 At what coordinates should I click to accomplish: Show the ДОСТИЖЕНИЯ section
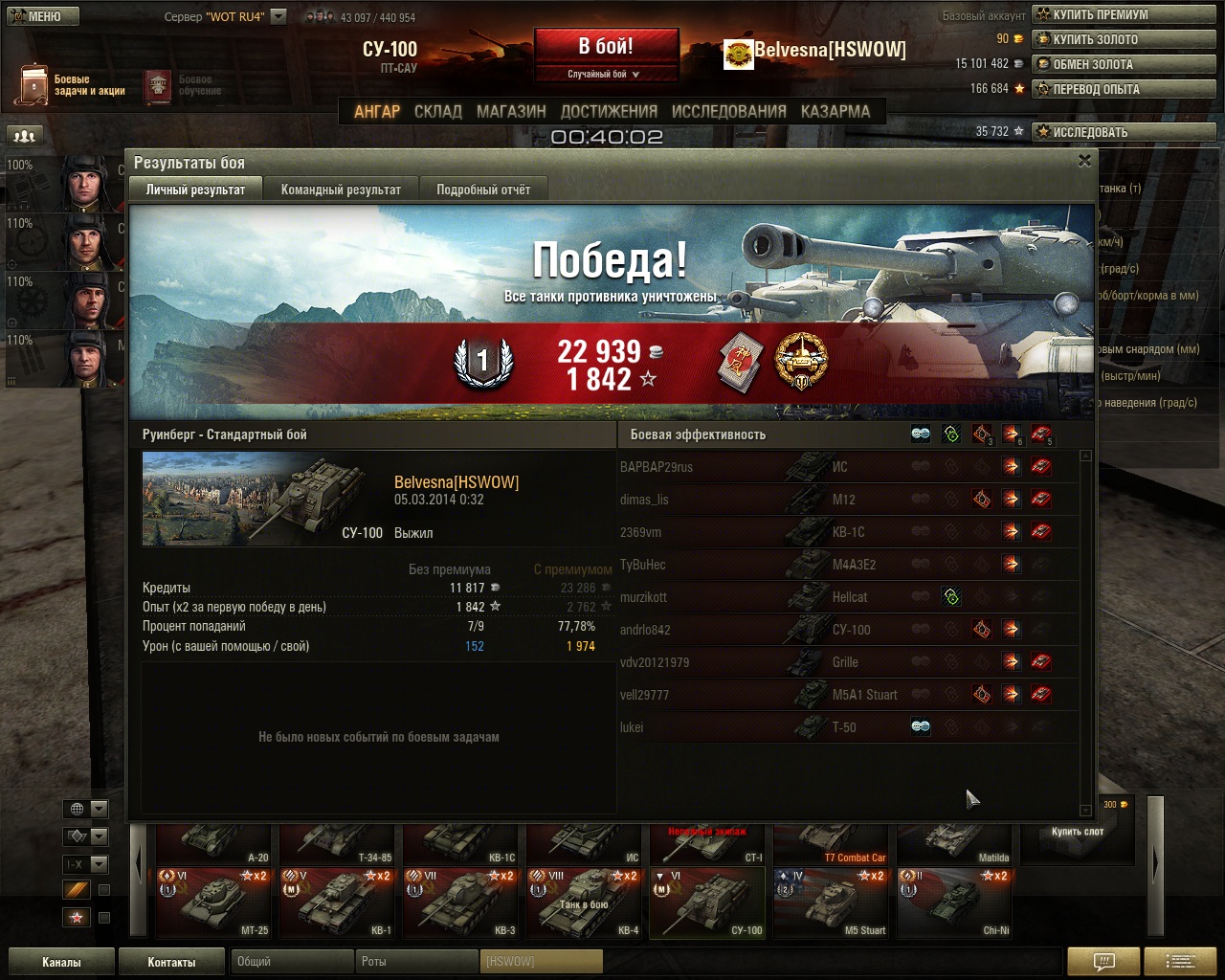(609, 111)
